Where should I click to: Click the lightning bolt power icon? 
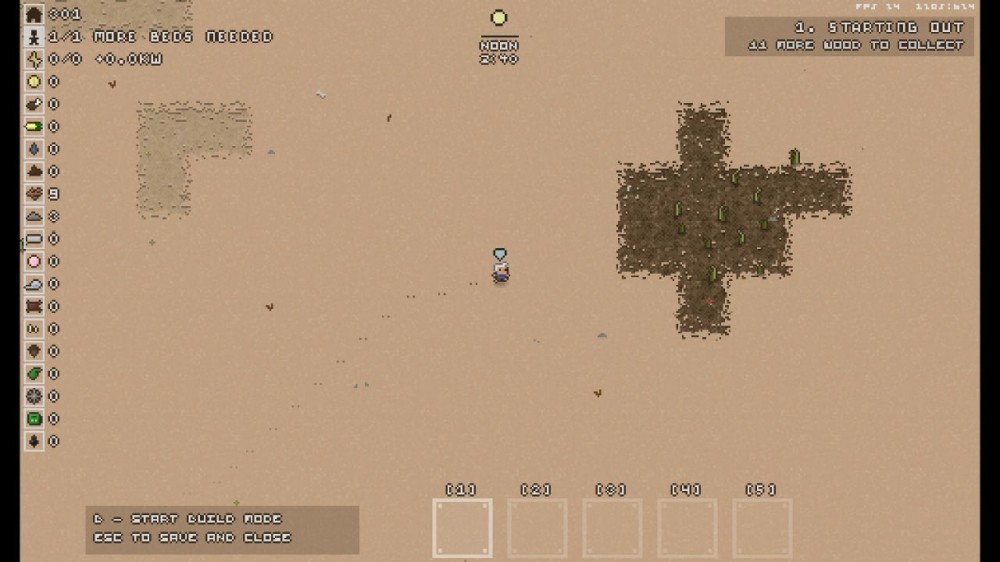click(34, 59)
